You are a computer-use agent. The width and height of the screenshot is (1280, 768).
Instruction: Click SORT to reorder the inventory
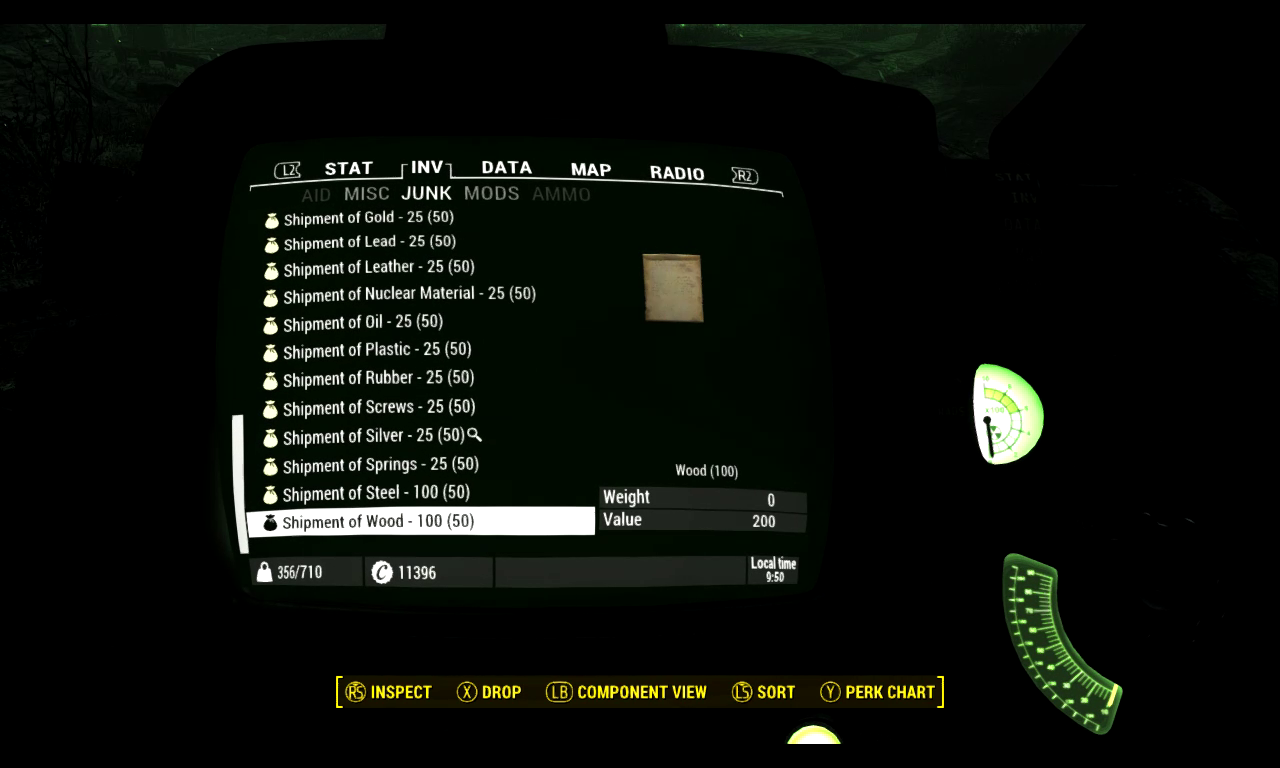coord(777,691)
